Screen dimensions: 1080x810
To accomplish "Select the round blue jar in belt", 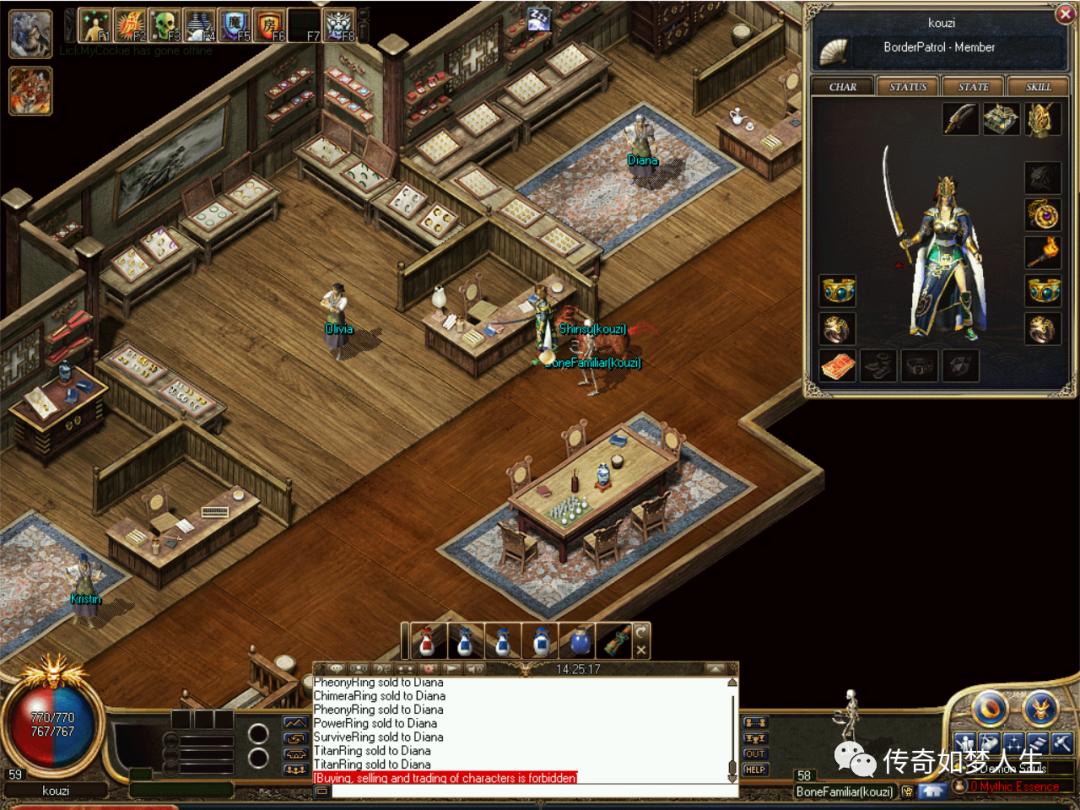I will click(x=579, y=641).
